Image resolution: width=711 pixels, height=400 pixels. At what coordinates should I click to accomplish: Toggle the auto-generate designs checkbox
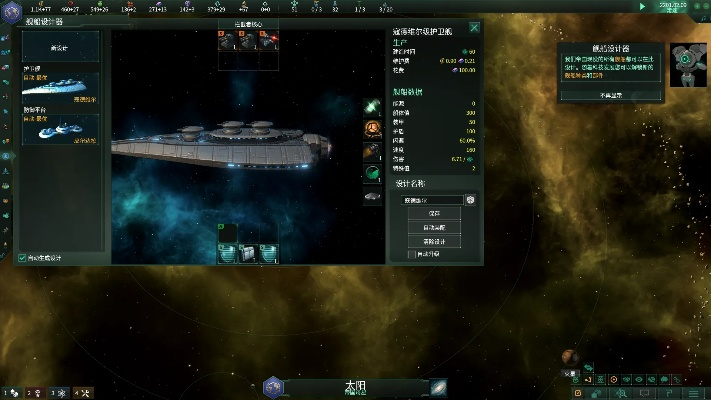click(22, 258)
